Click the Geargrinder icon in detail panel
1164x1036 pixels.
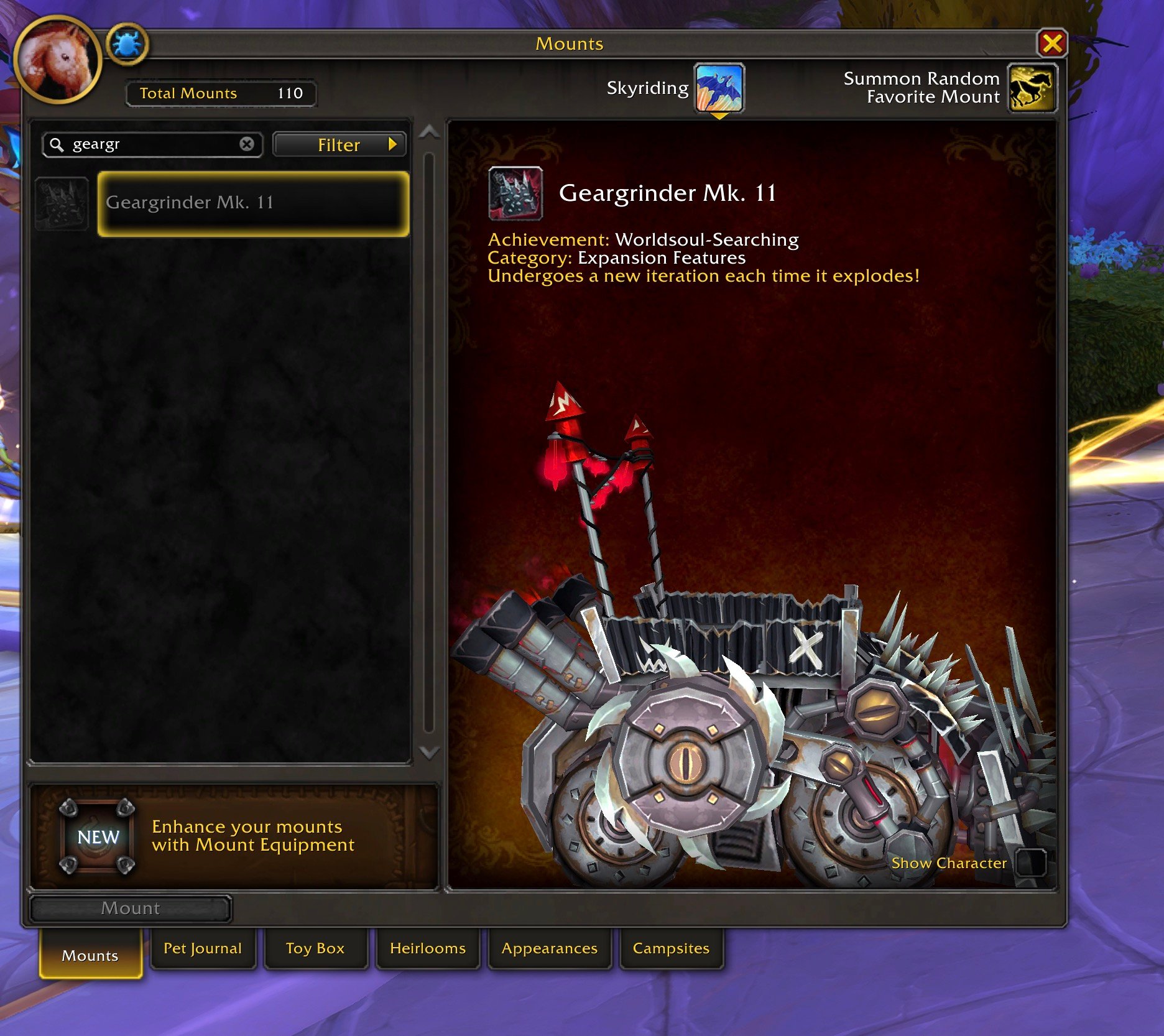[x=515, y=193]
